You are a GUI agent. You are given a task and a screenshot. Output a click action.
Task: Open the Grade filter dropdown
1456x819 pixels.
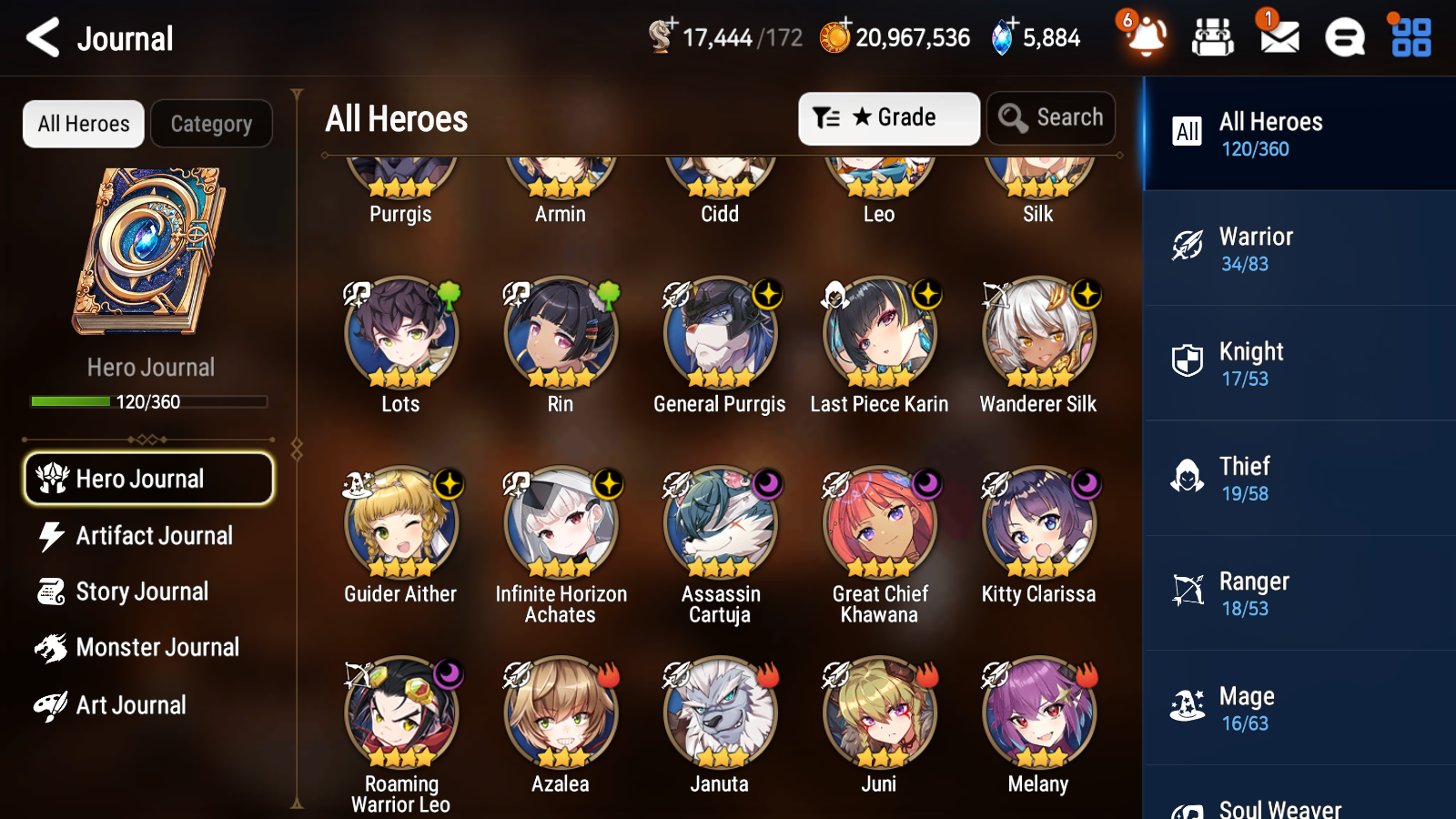click(887, 117)
